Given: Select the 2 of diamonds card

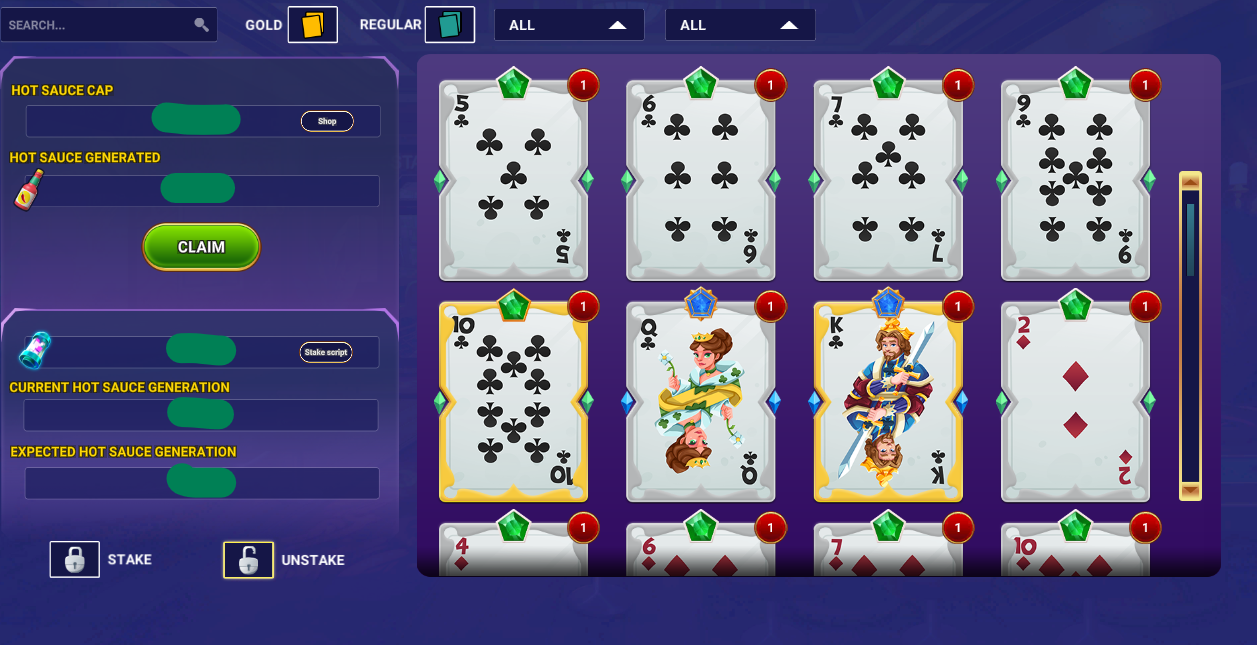Looking at the screenshot, I should tap(1075, 402).
